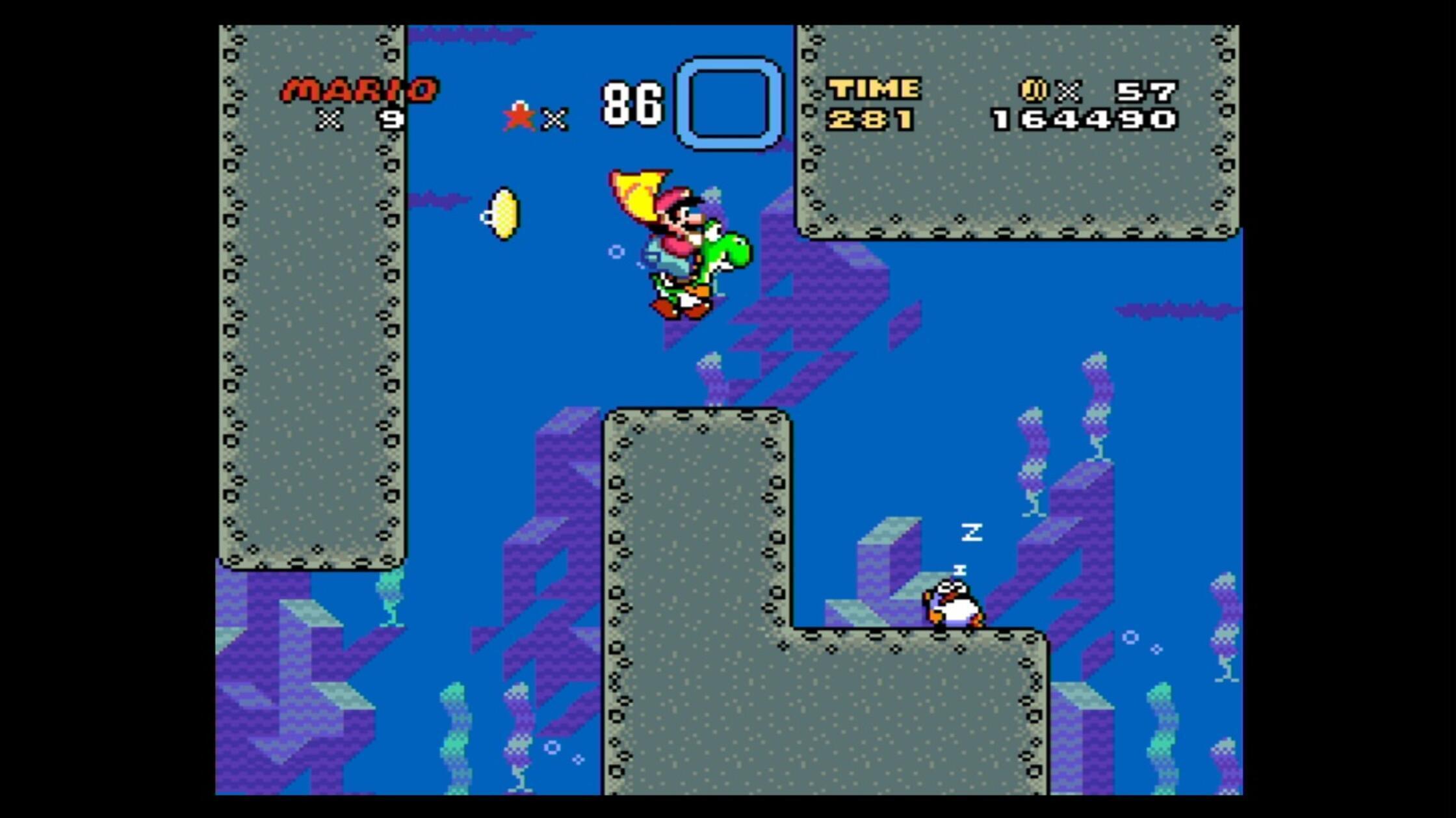
Task: Open the blue item reserve box
Action: (x=727, y=104)
